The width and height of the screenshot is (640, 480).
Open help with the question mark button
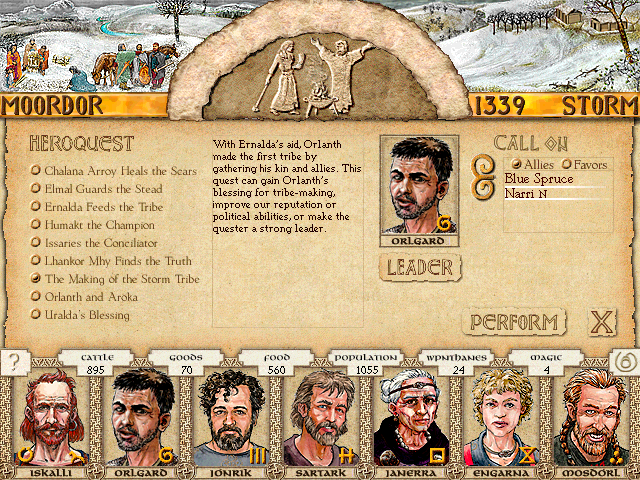tap(13, 362)
